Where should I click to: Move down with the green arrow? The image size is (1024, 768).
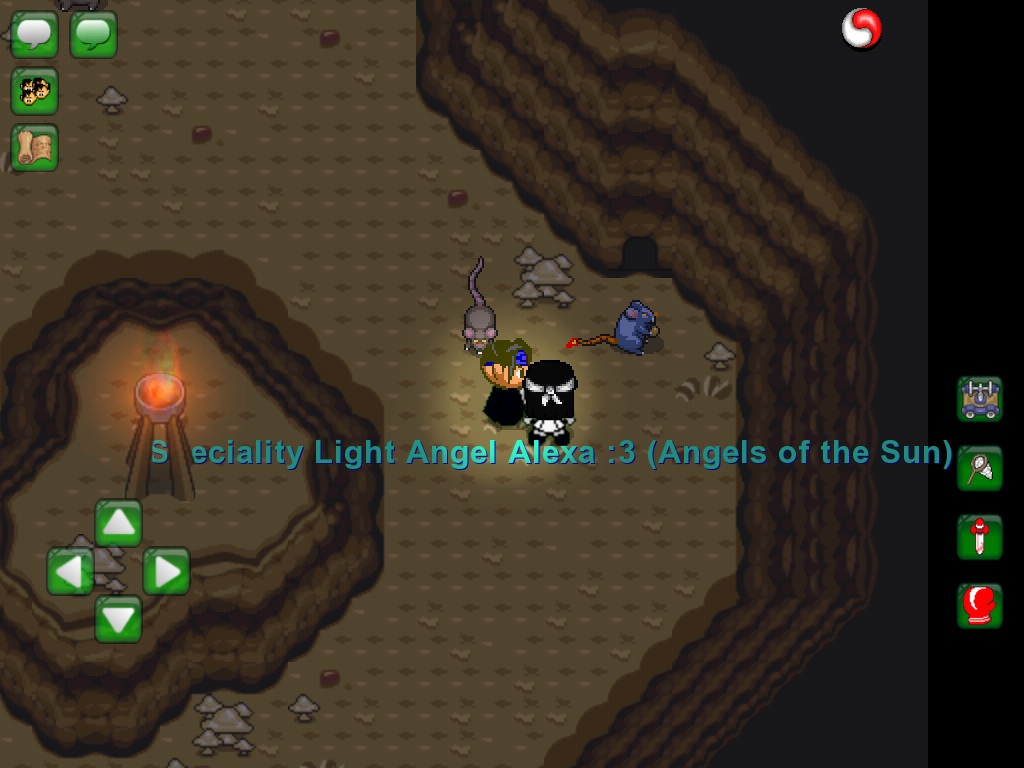(x=118, y=619)
